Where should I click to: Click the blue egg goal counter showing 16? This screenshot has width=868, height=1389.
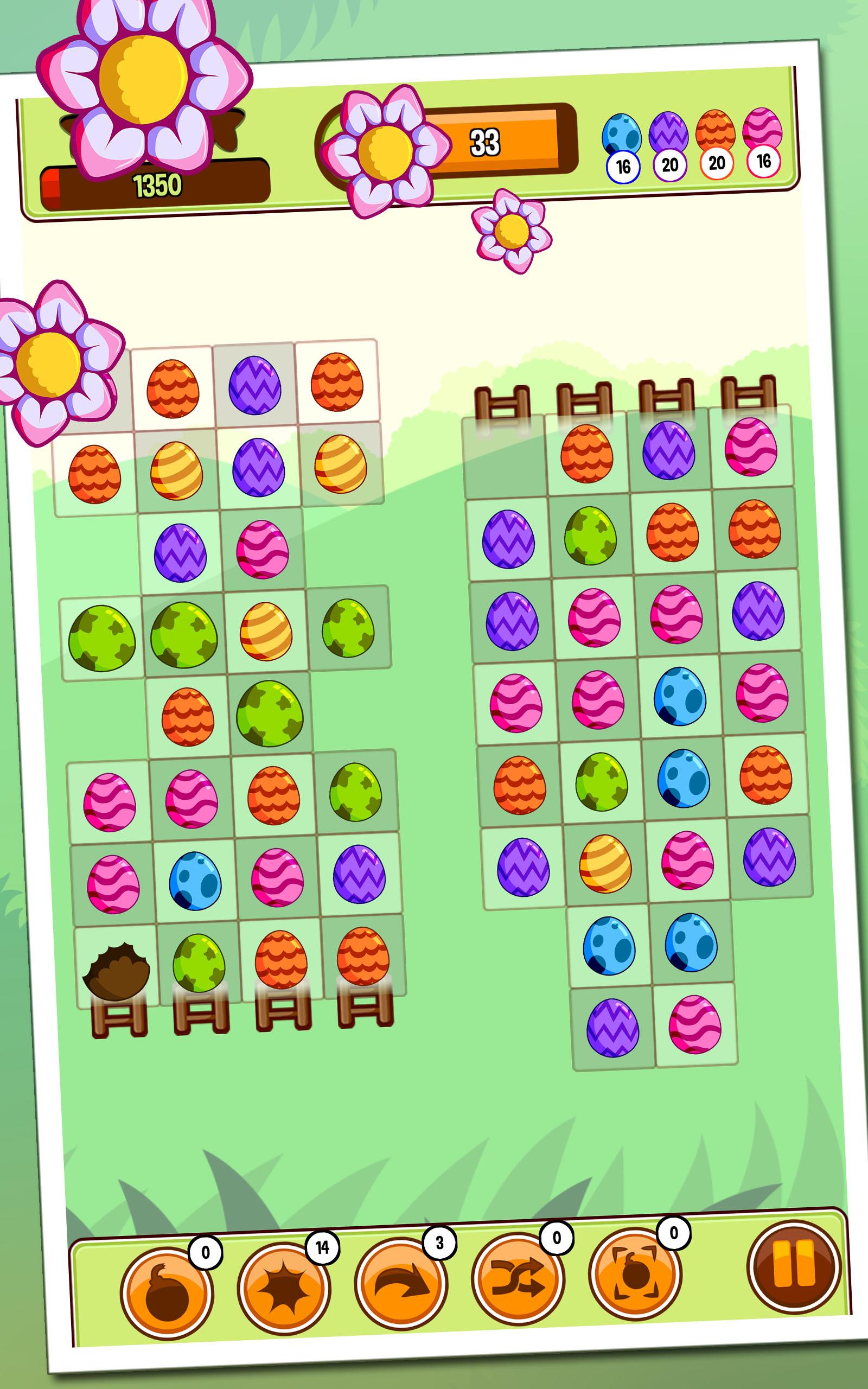(x=623, y=165)
